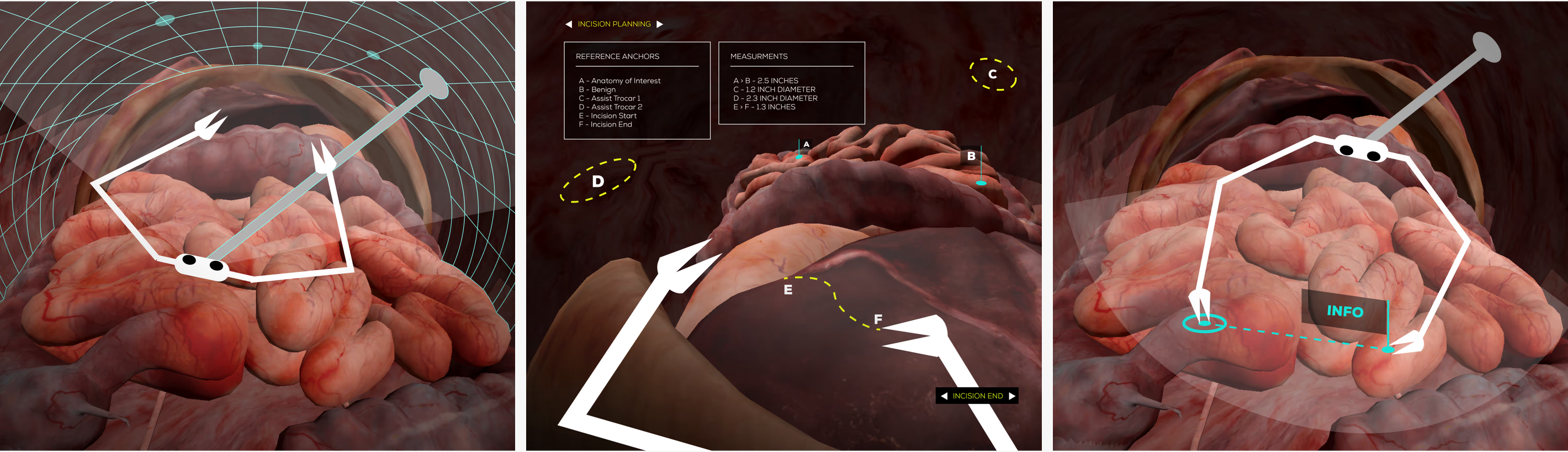Screen dimensions: 1568x452
Task: Choose 'F - Incision End' in Reference Anchors
Action: click(605, 124)
